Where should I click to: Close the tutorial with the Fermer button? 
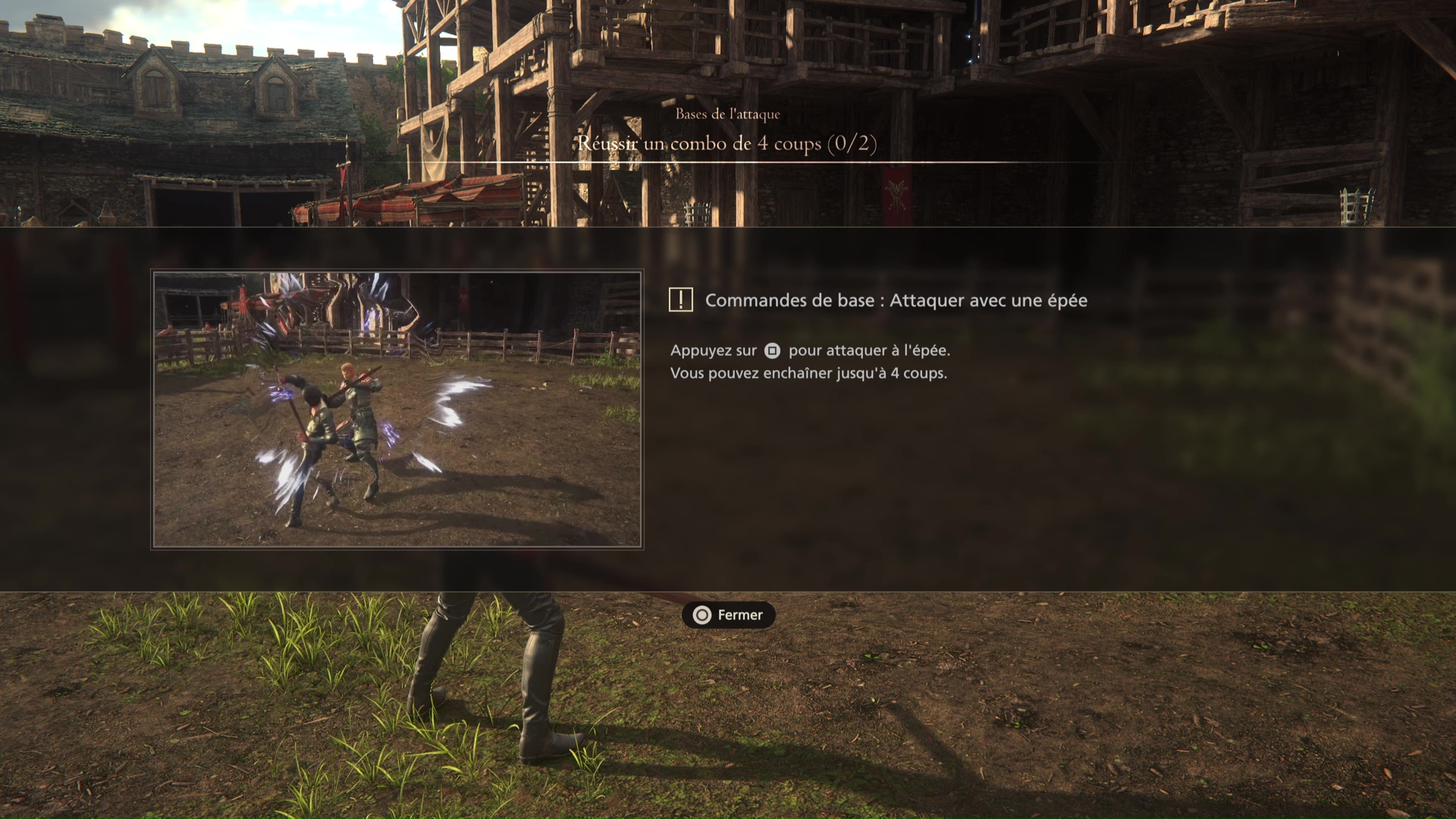coord(728,615)
